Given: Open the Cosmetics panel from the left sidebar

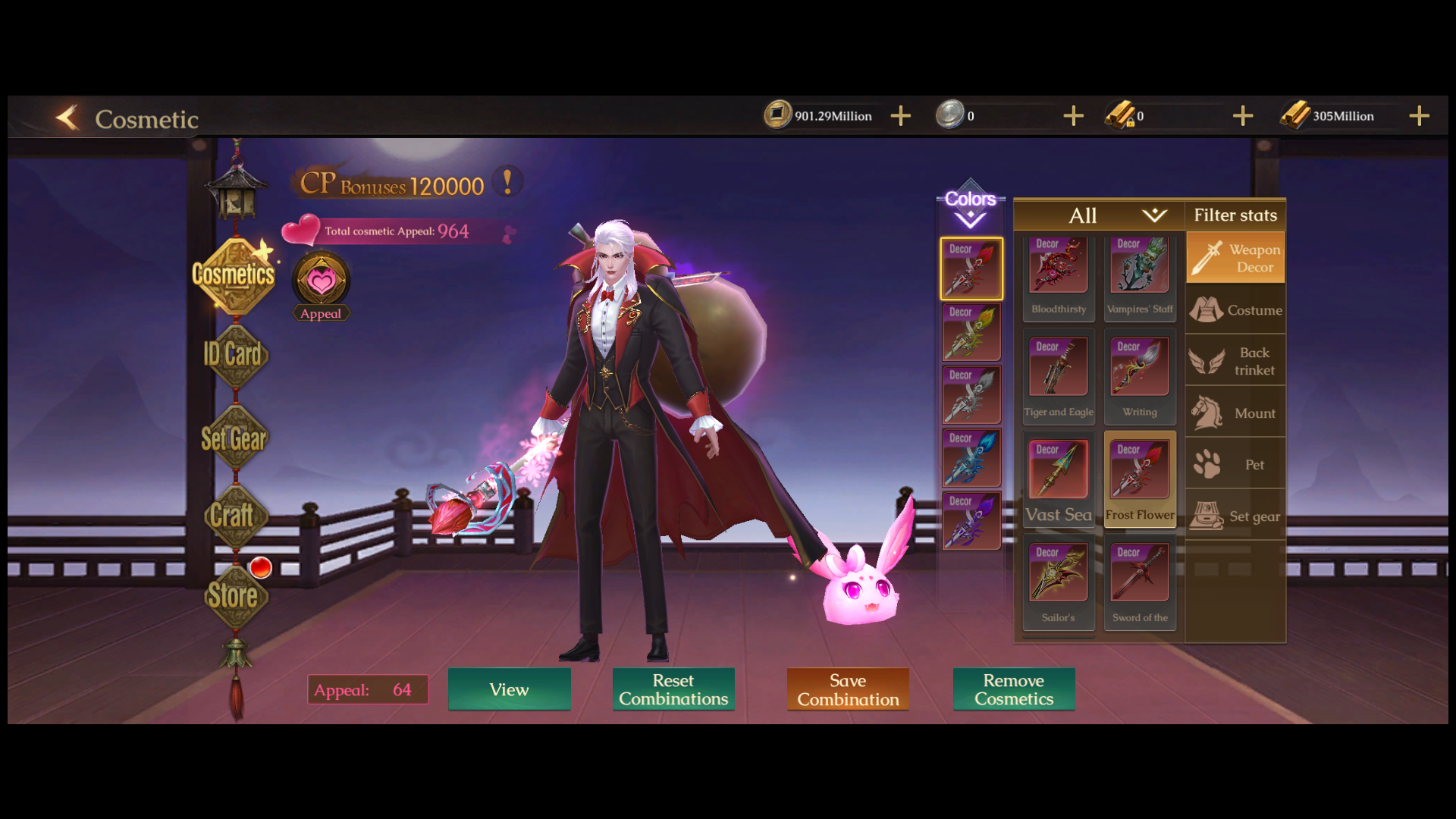Looking at the screenshot, I should [234, 275].
